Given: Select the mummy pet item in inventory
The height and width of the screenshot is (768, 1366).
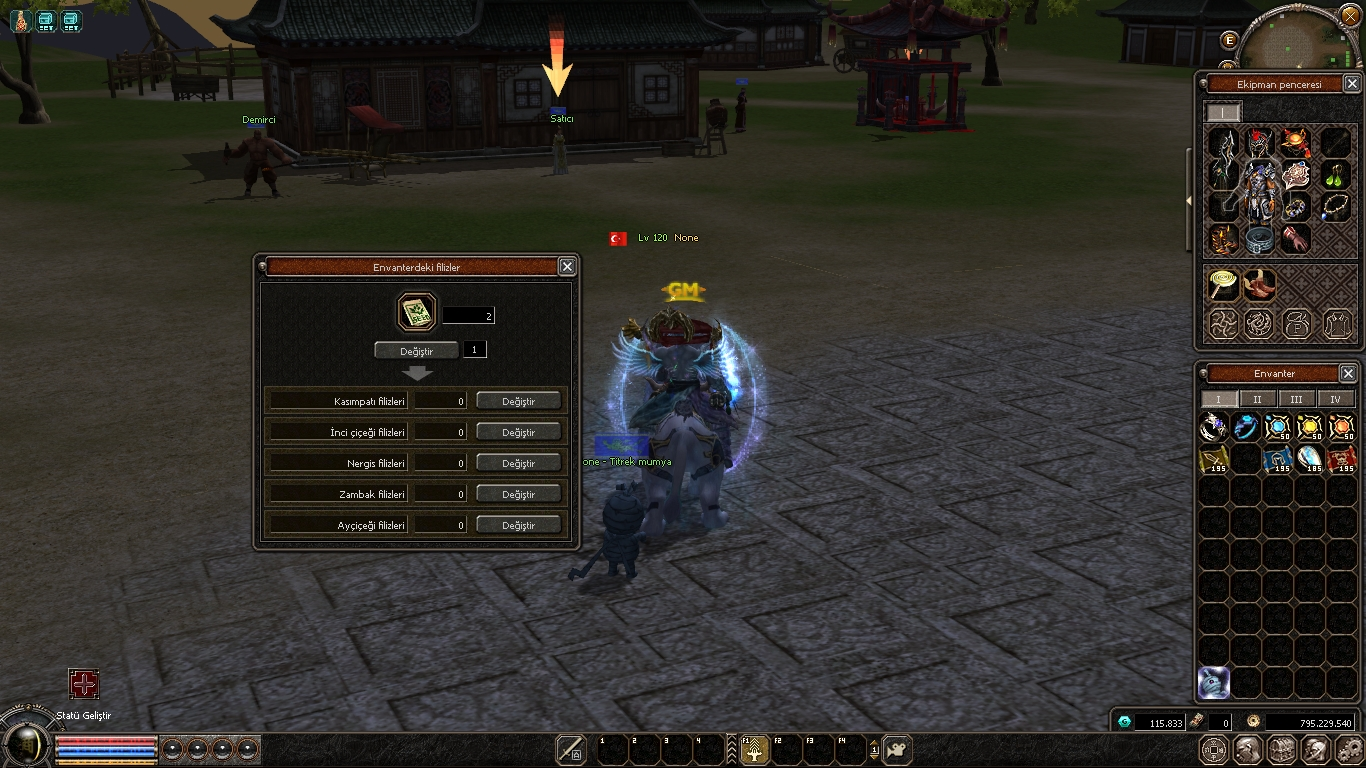Looking at the screenshot, I should click(1214, 682).
